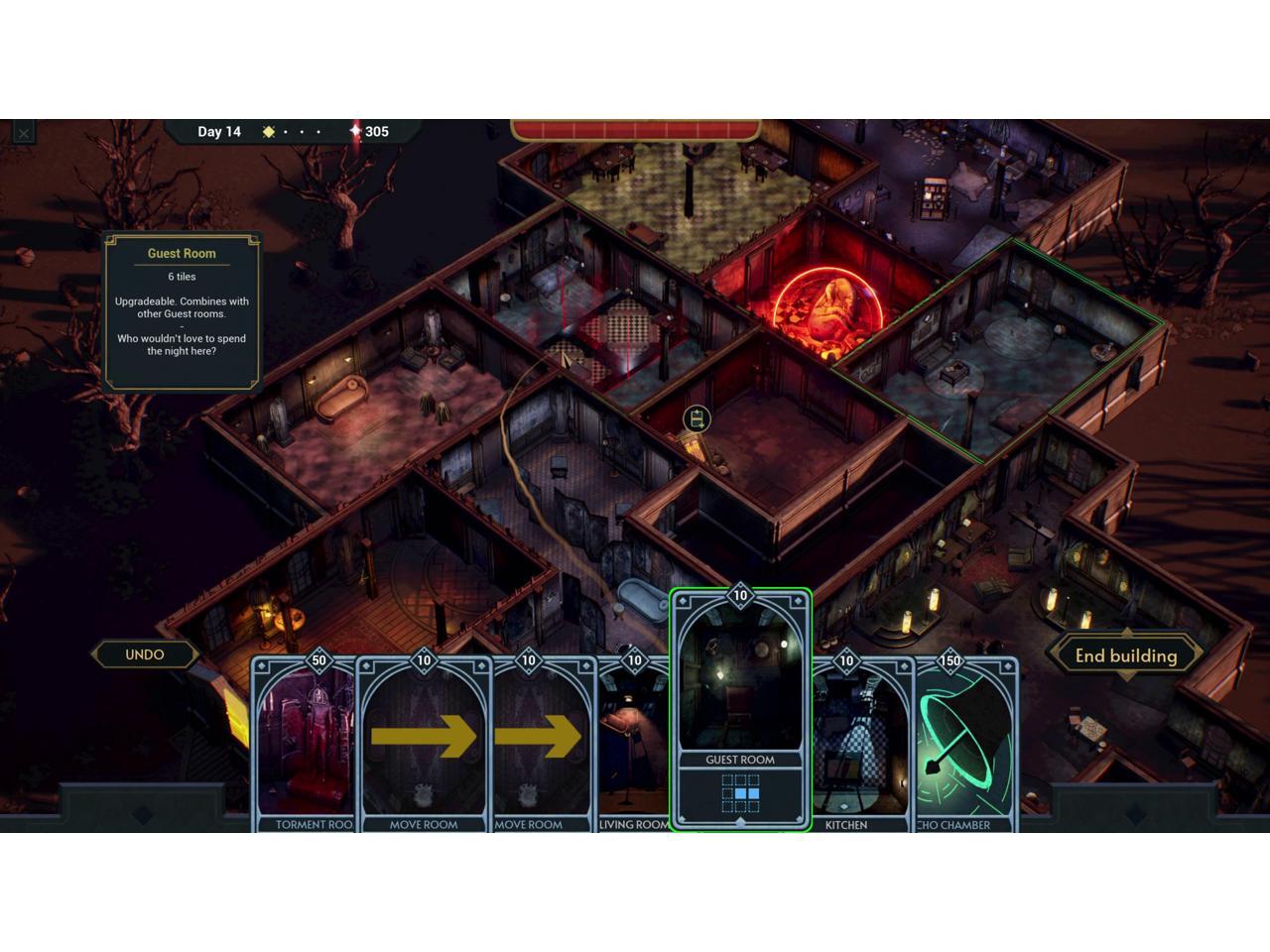Click the UNDO button
1270x952 pixels.
145,654
